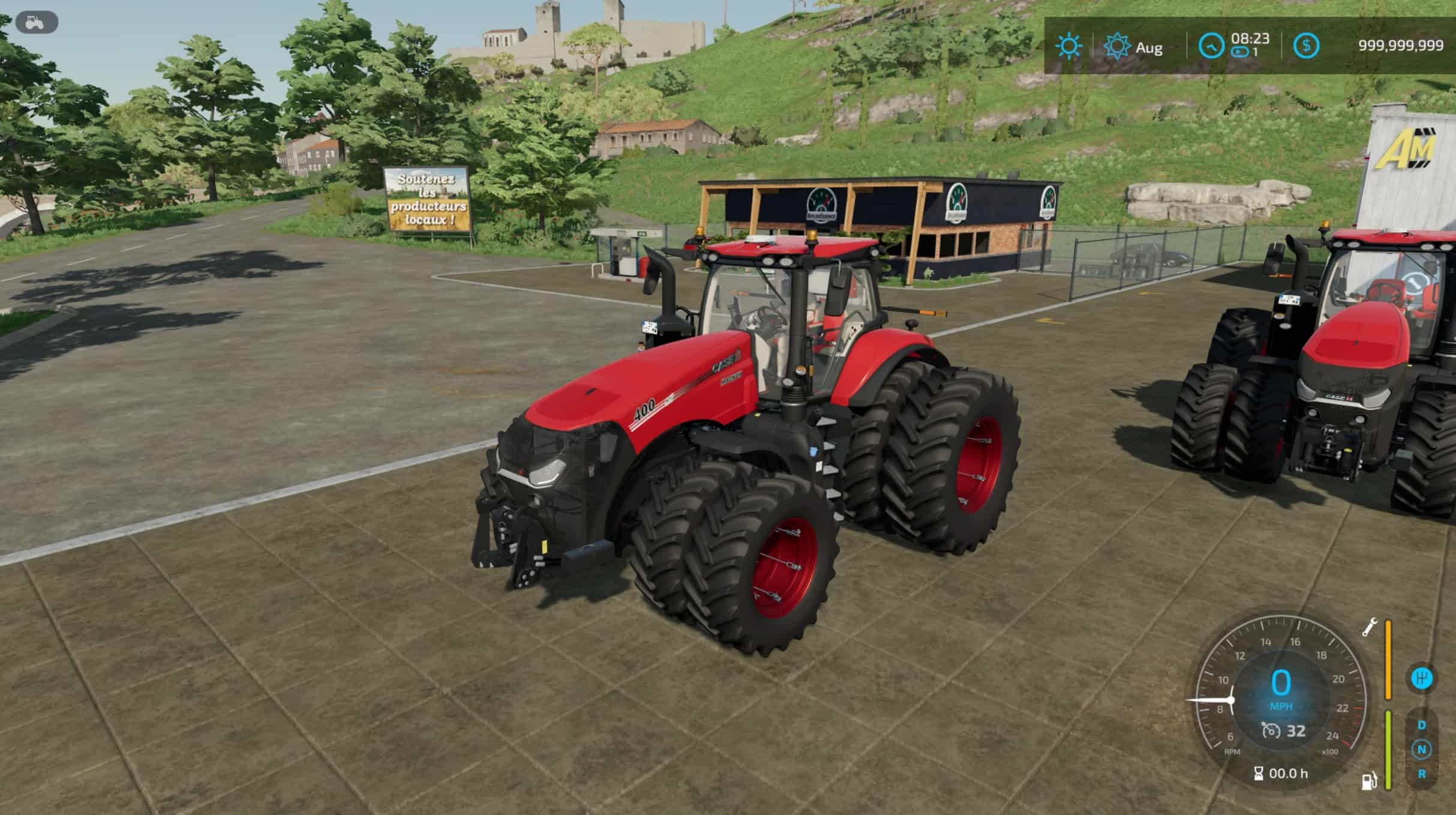Viewport: 1456px width, 815px height.
Task: Switch the transmission to D drive mode
Action: (x=1422, y=726)
